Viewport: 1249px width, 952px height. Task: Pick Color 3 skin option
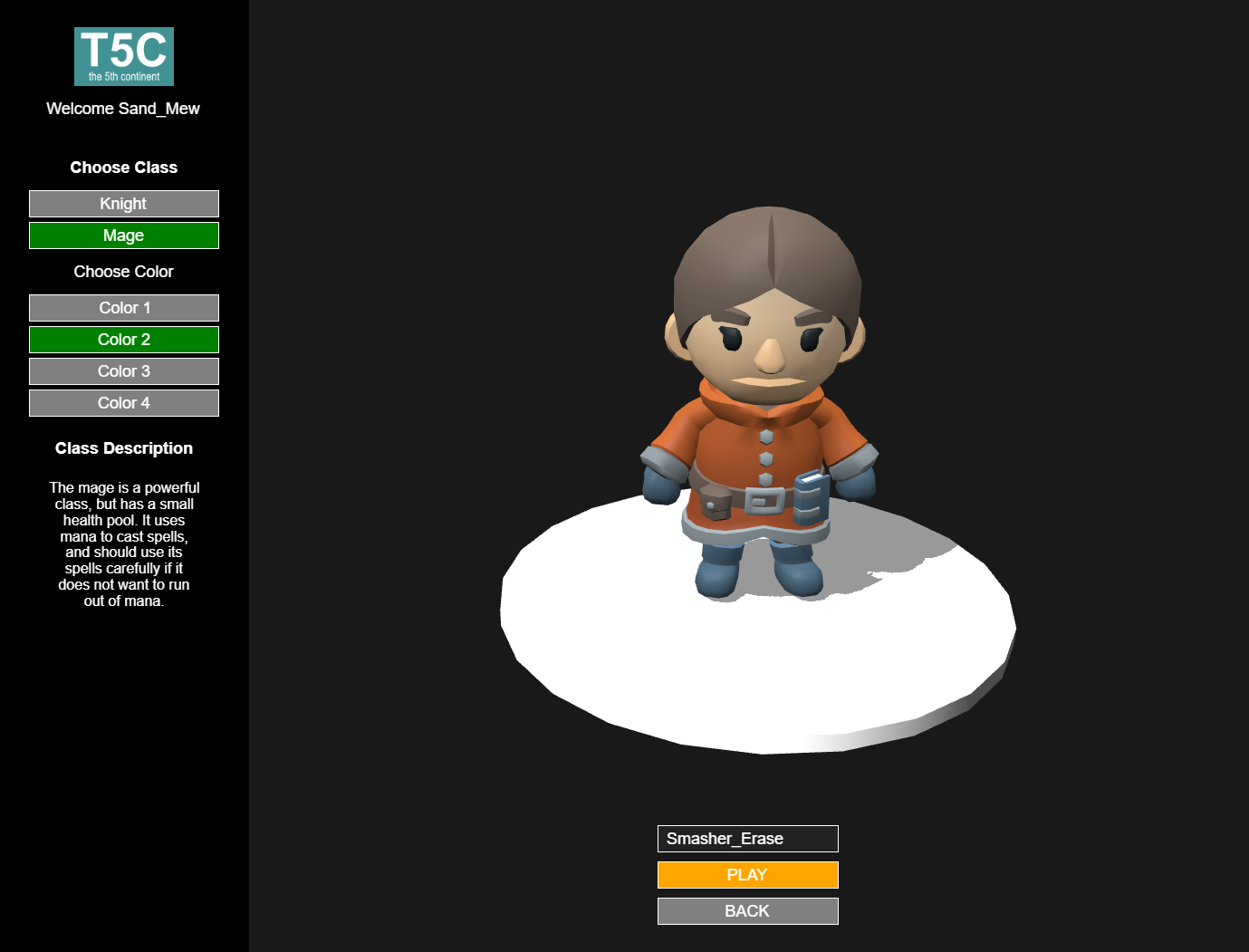[123, 370]
